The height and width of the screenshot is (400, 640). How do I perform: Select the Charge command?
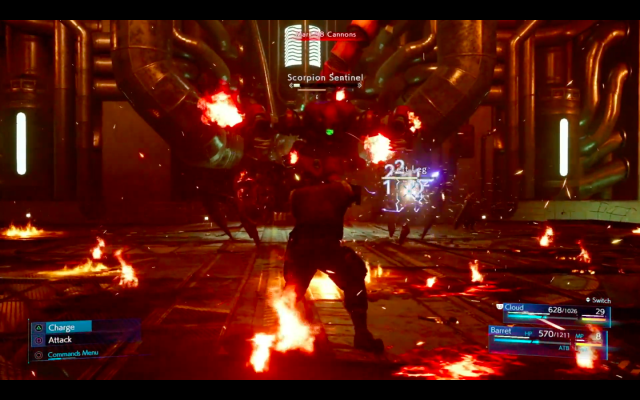62,327
